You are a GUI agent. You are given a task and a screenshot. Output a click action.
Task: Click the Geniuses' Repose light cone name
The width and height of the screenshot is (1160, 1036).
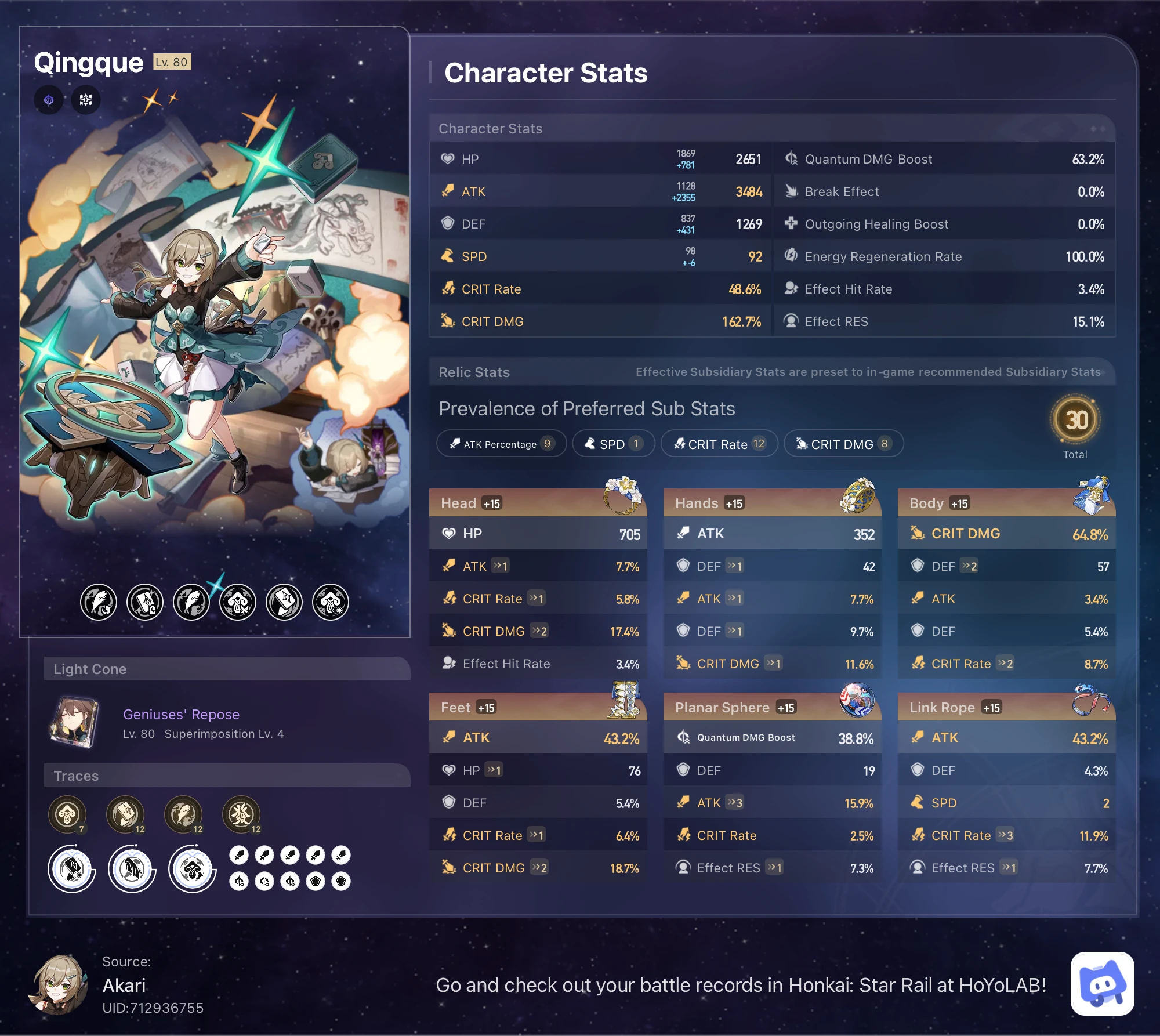(x=182, y=714)
